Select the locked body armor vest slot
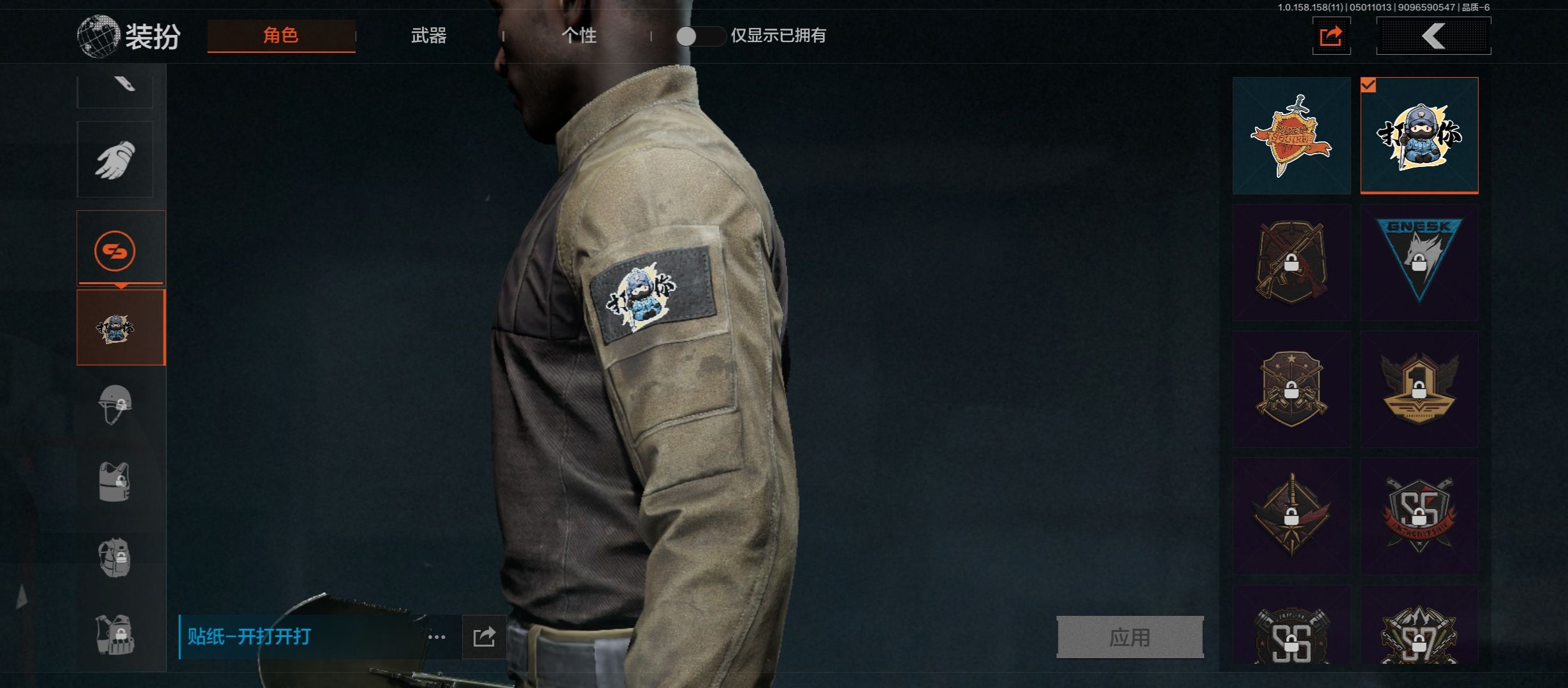 coord(115,482)
